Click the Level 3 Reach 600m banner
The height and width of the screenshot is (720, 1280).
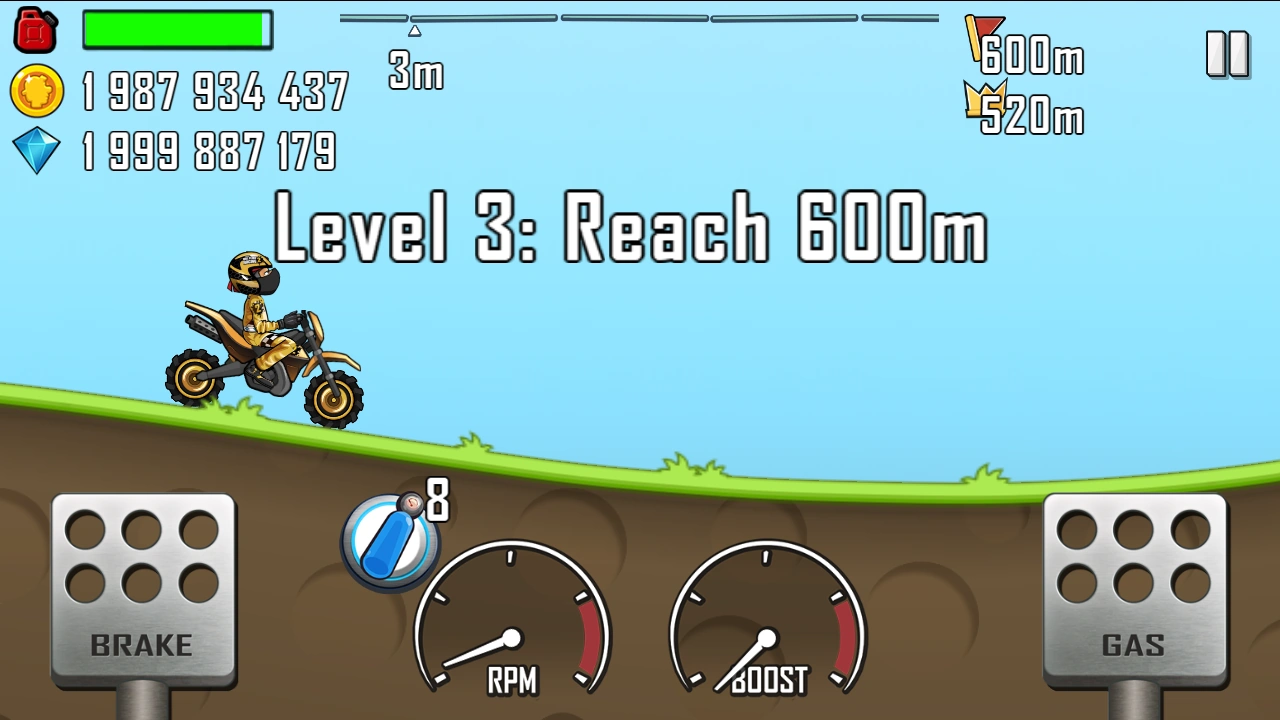(x=630, y=228)
